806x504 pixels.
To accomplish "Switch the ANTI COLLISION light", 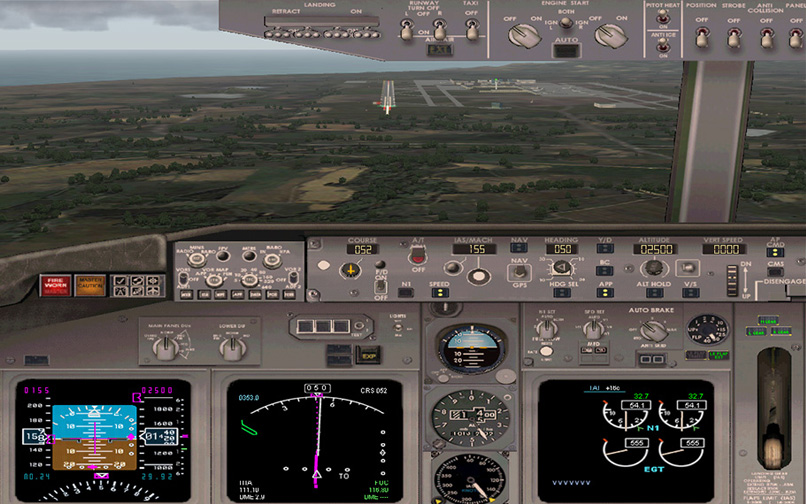I will pos(766,35).
